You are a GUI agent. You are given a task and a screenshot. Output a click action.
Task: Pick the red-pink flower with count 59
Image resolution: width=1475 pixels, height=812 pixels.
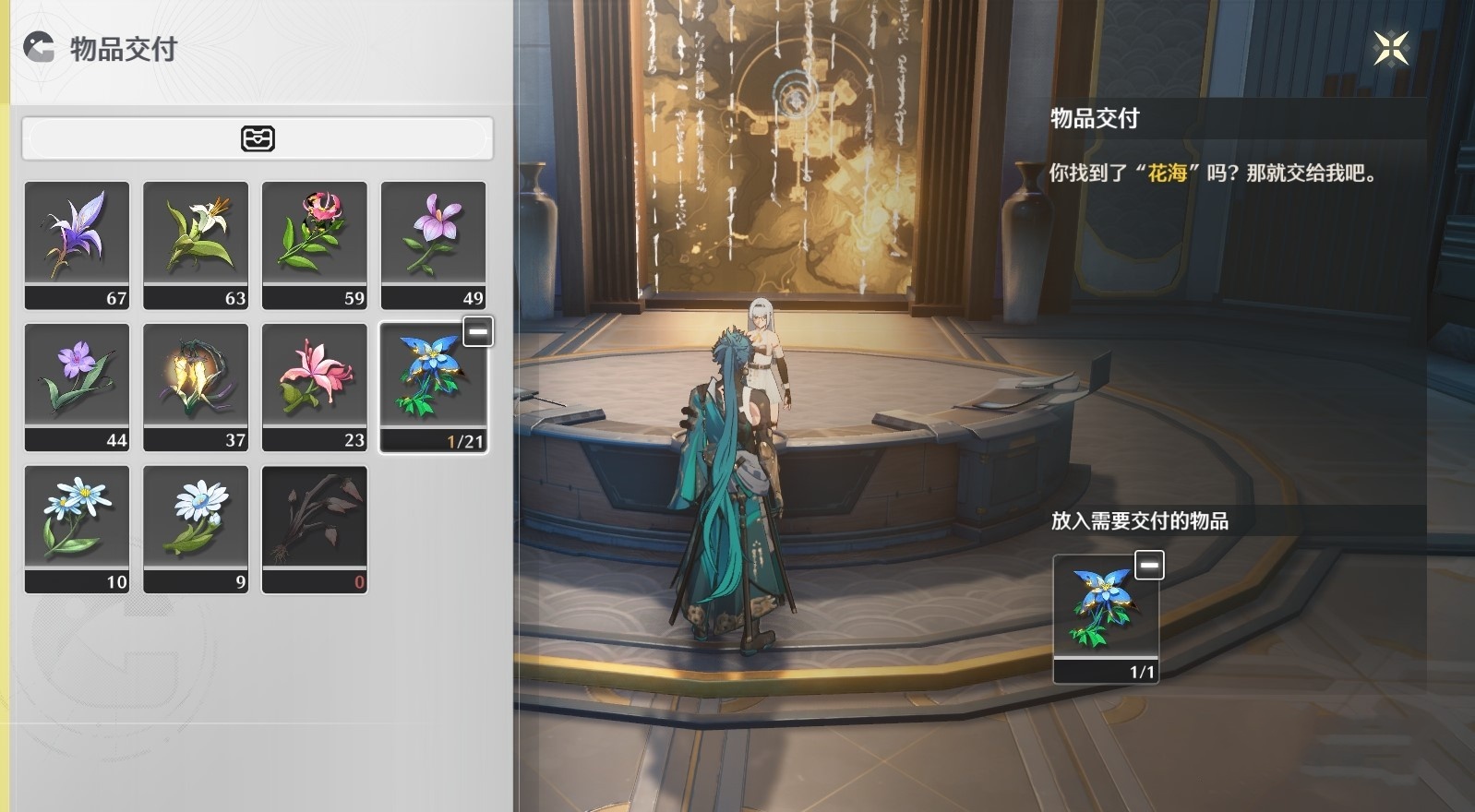tap(315, 245)
